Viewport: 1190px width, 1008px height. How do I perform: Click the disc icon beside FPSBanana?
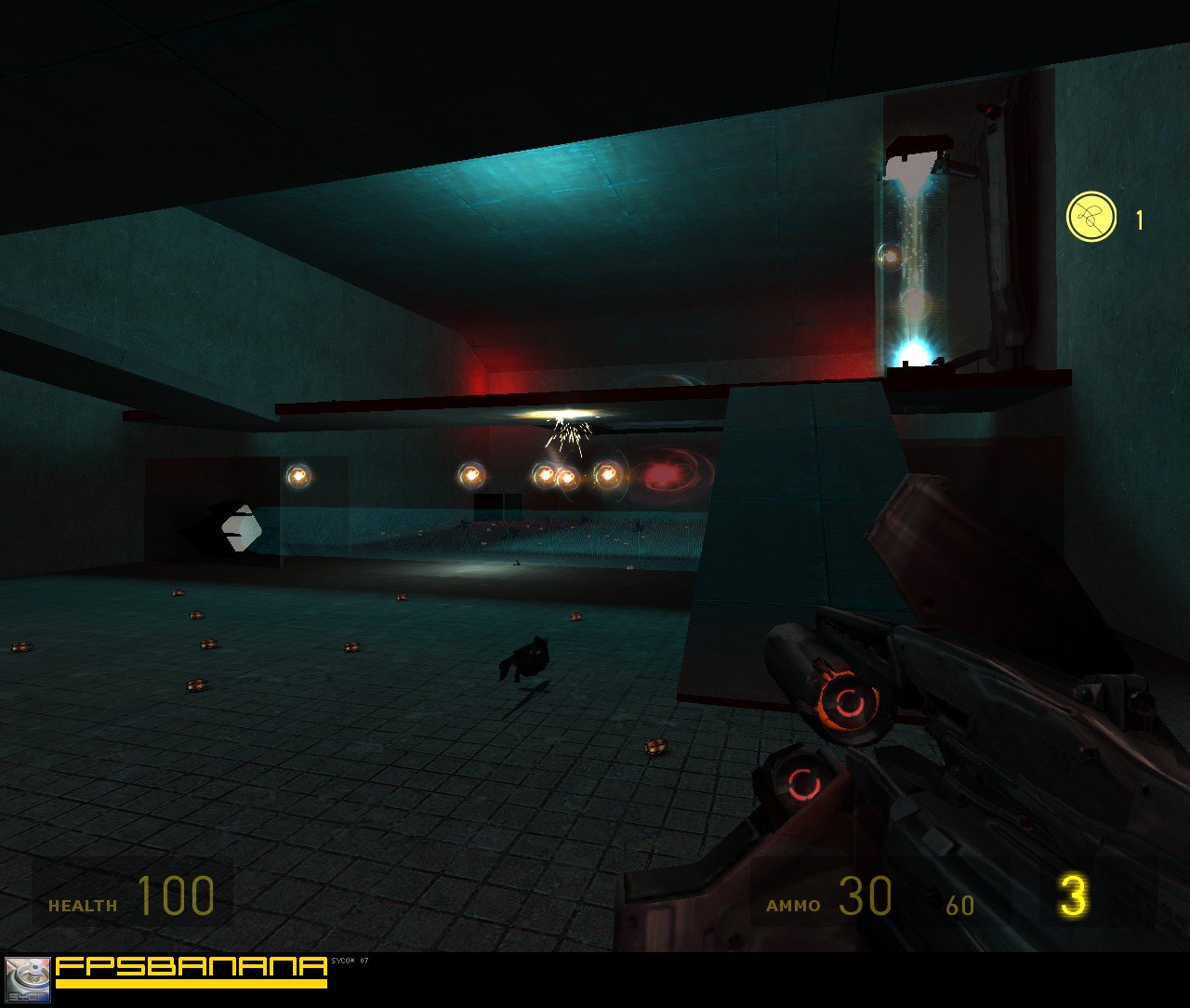pyautogui.click(x=28, y=979)
